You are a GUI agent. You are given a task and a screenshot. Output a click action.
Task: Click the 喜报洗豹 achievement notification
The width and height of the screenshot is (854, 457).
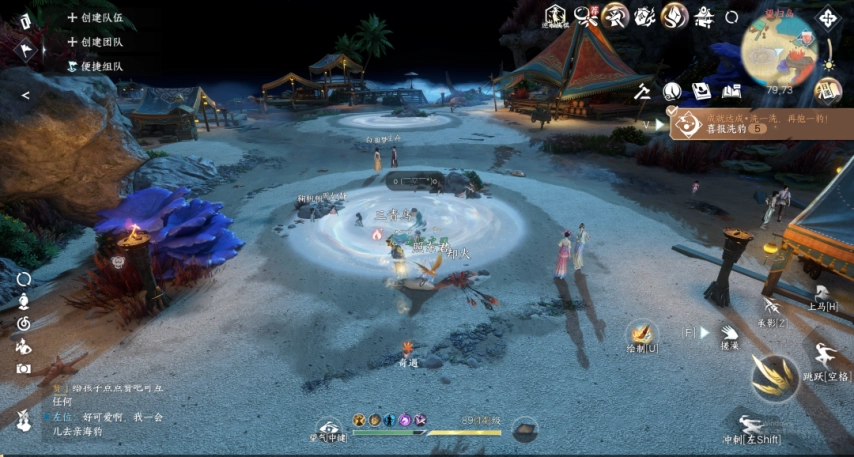720,124
